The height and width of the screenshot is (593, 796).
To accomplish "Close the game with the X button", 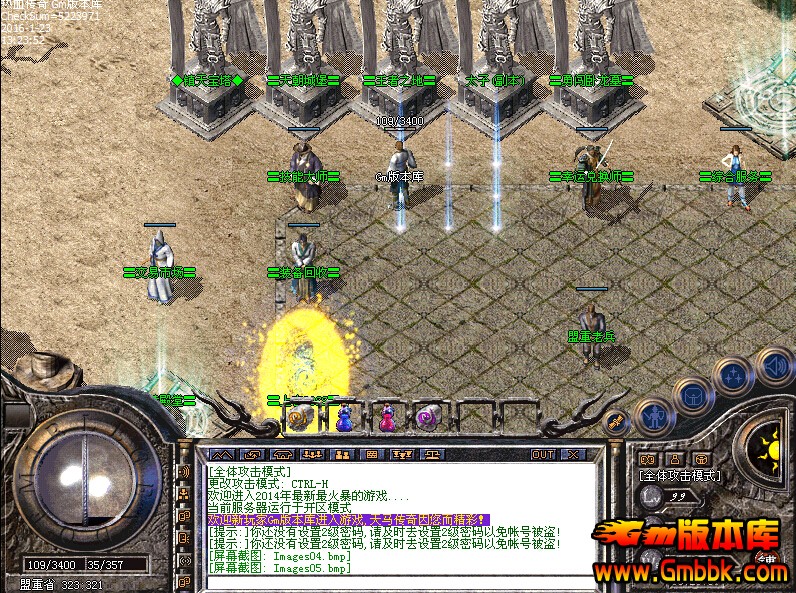I will click(x=572, y=454).
